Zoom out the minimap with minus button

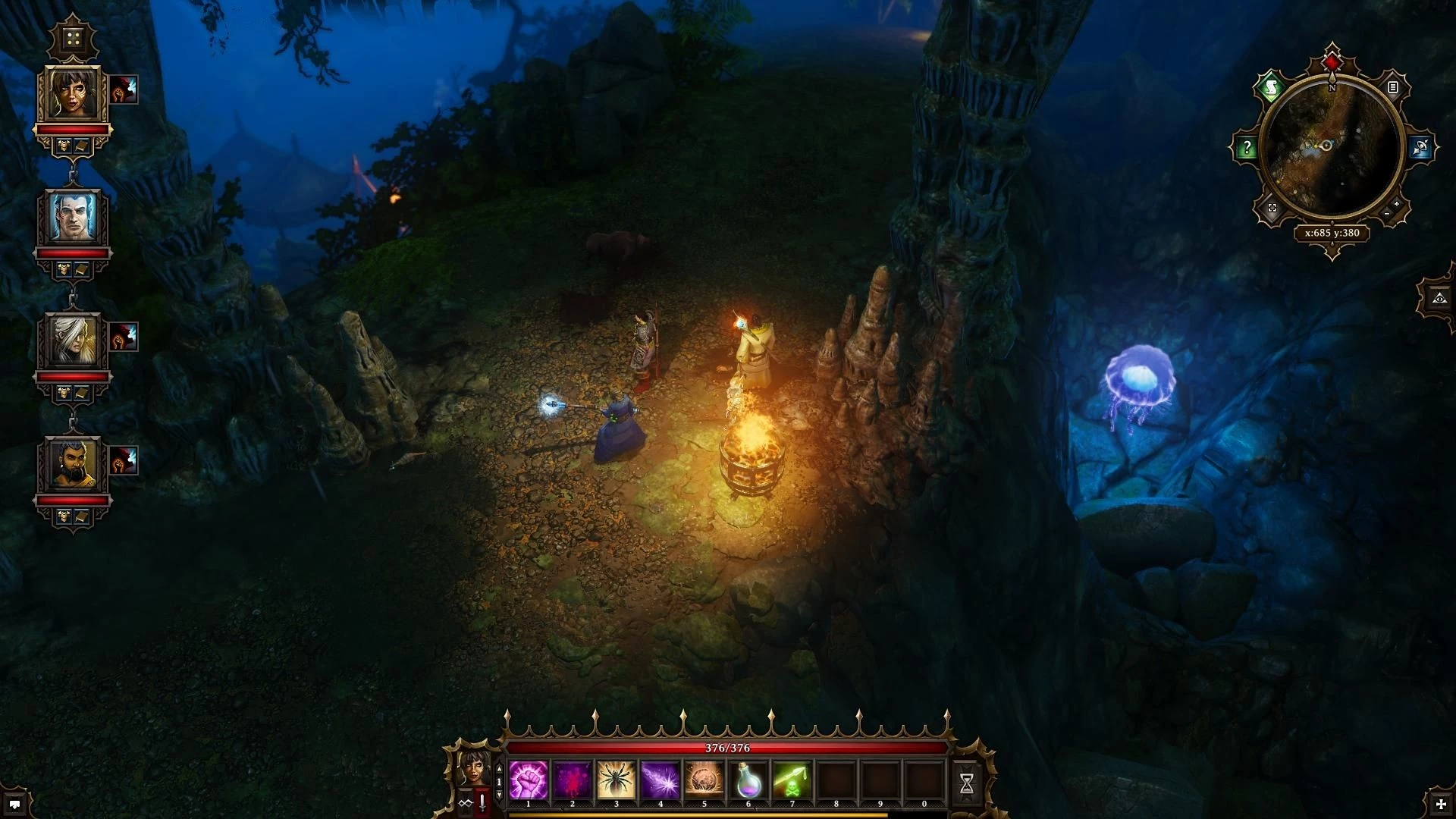click(x=1387, y=215)
